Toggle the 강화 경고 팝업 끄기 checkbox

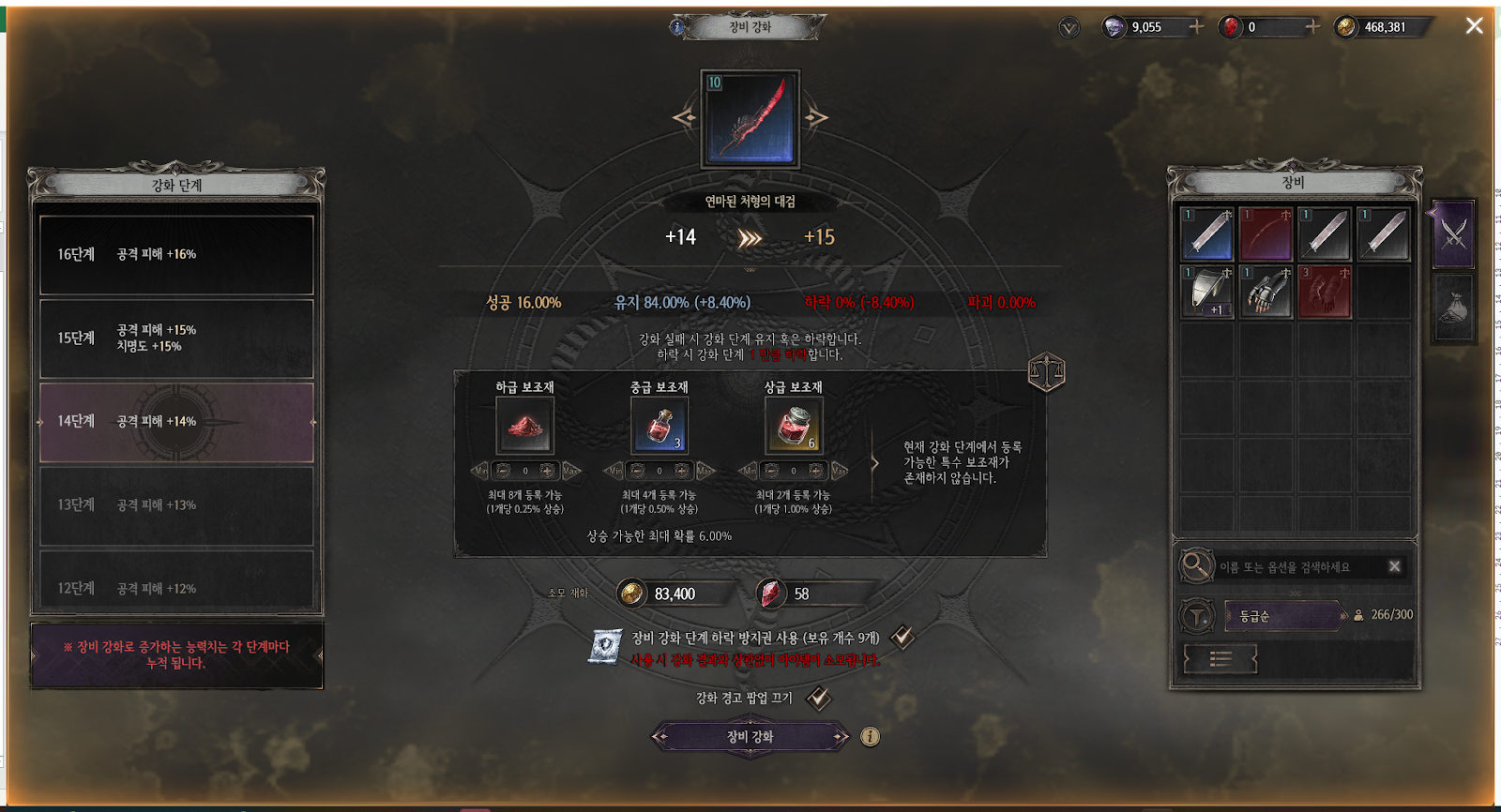(x=819, y=698)
